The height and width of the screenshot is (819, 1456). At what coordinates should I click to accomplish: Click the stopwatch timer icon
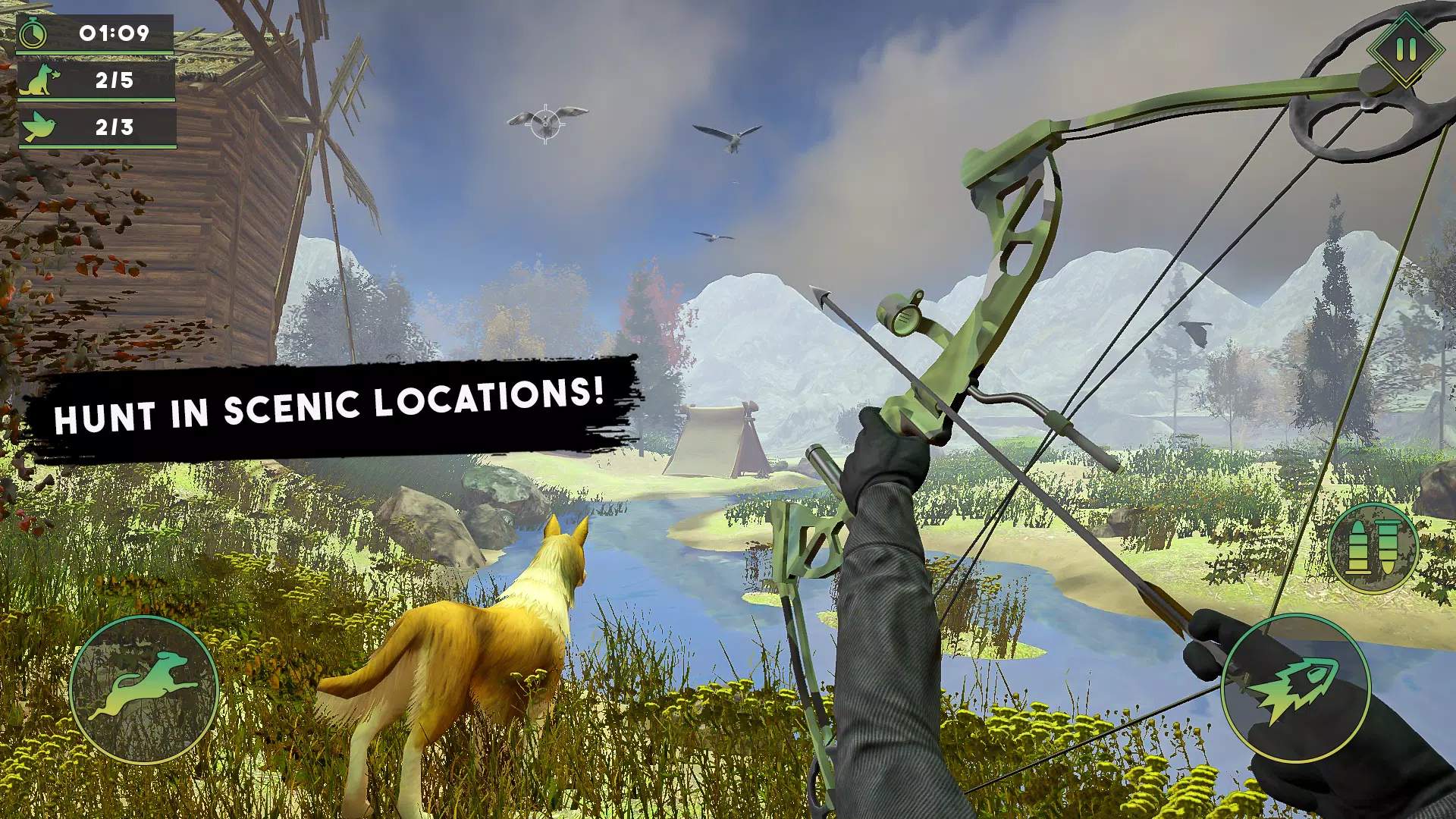point(34,32)
